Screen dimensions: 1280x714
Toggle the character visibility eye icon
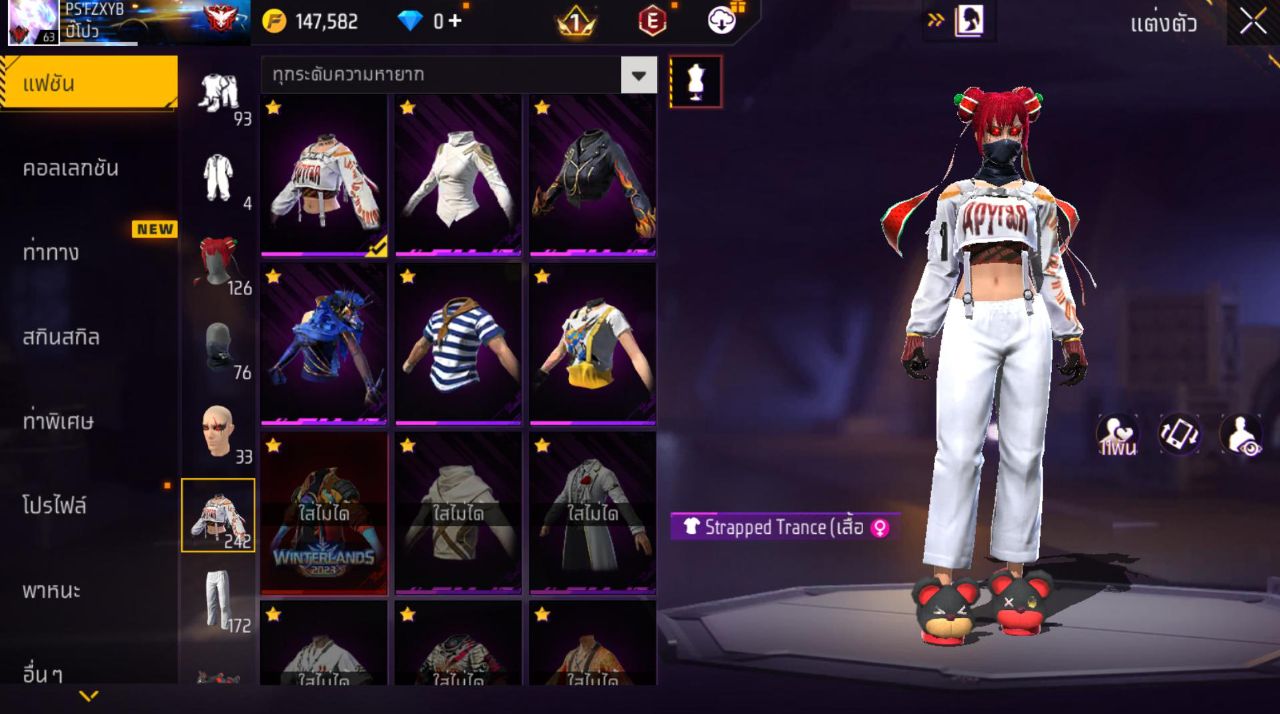pyautogui.click(x=1240, y=435)
